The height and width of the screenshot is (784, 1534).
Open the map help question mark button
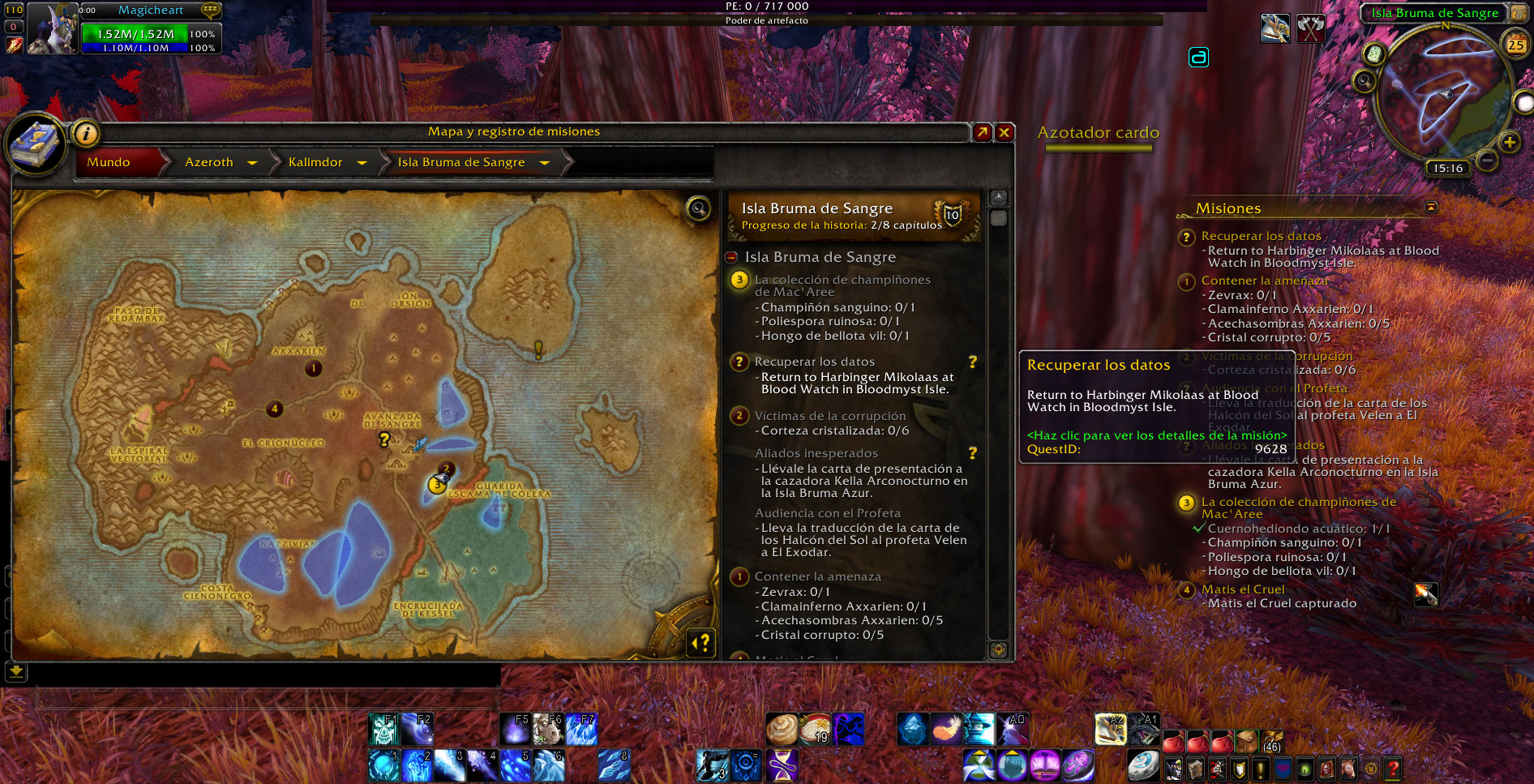701,643
